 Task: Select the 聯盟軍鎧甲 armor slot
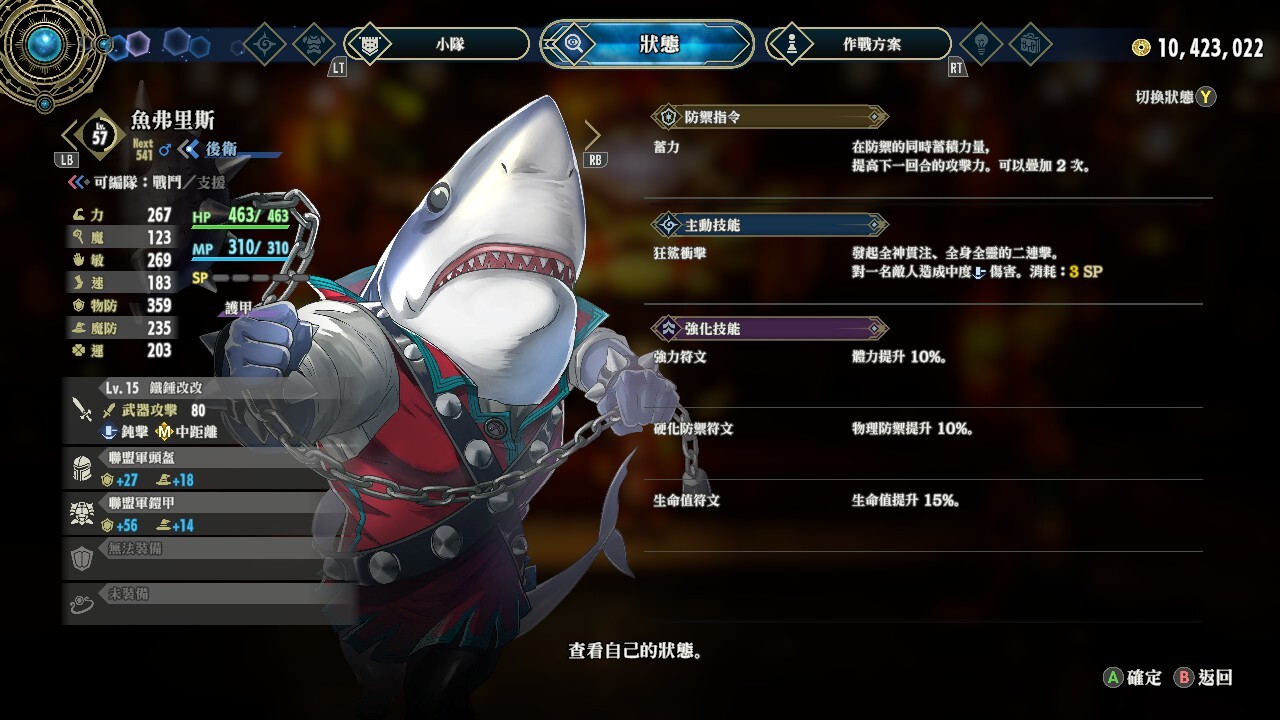click(x=210, y=514)
